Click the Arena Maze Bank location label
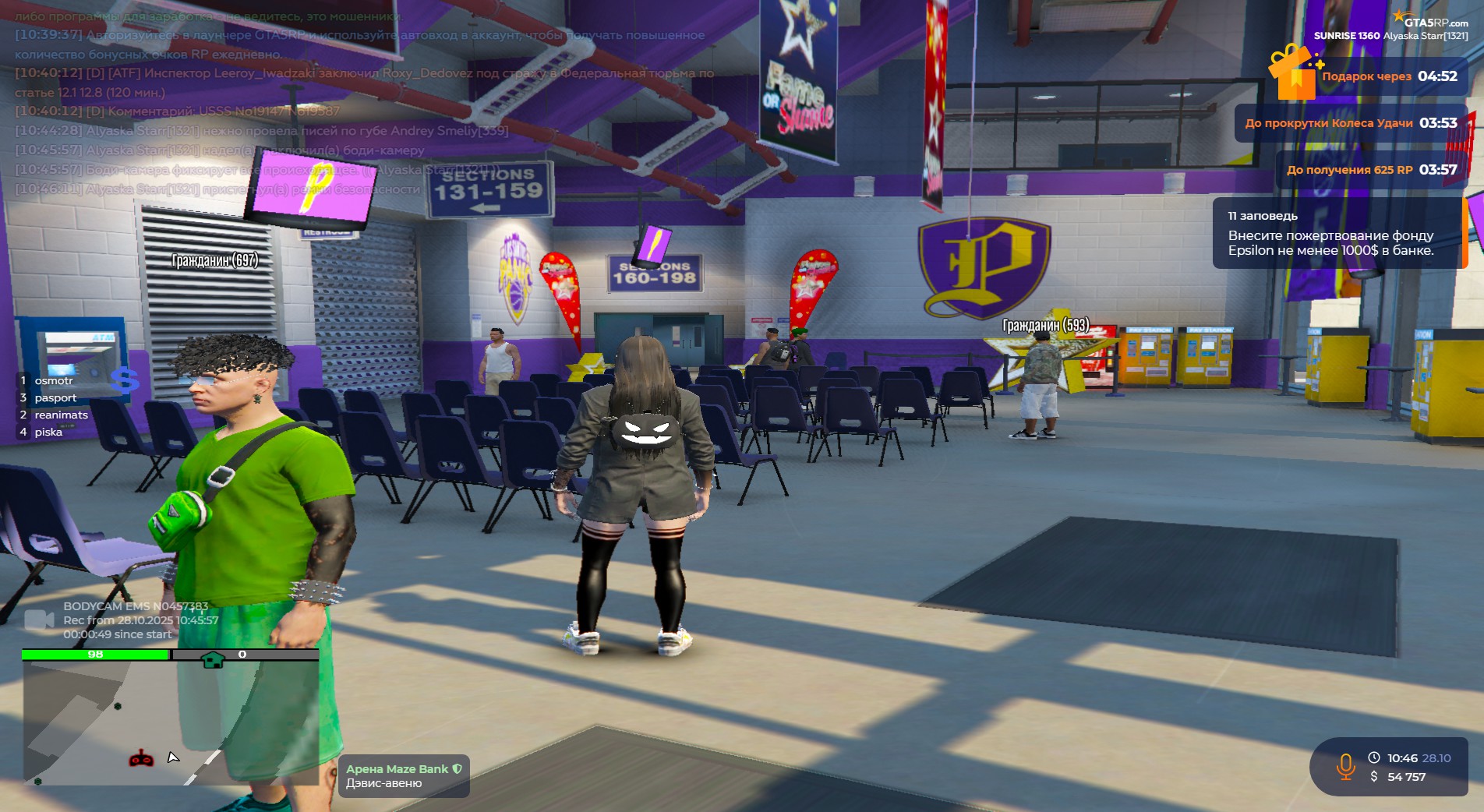The height and width of the screenshot is (812, 1484). click(x=404, y=776)
